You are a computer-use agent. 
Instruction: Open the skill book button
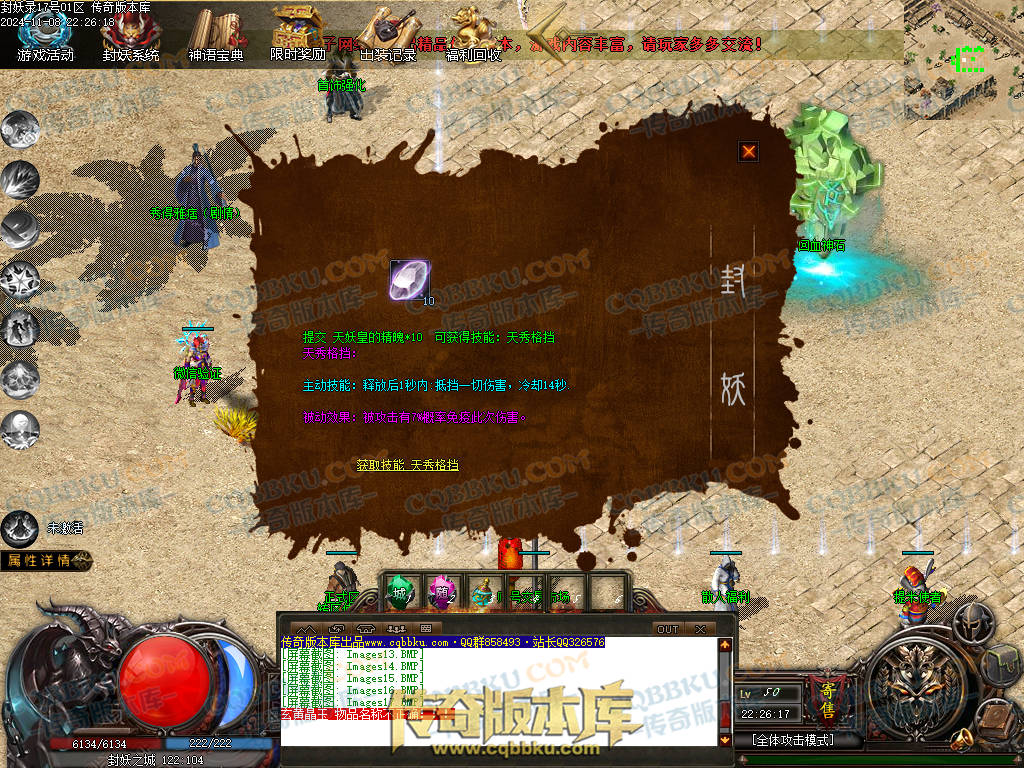(x=998, y=716)
